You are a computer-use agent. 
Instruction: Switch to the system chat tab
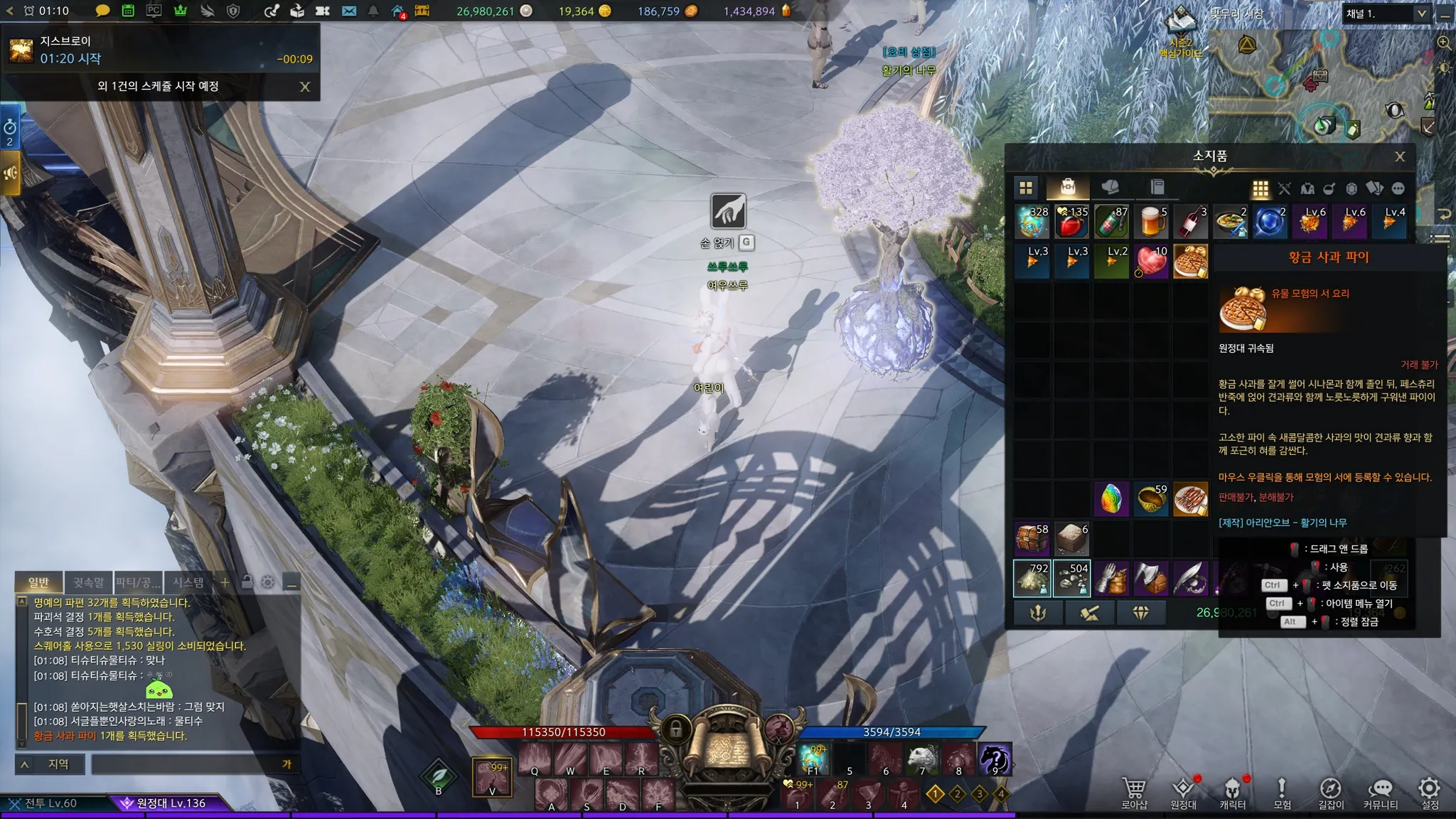188,583
